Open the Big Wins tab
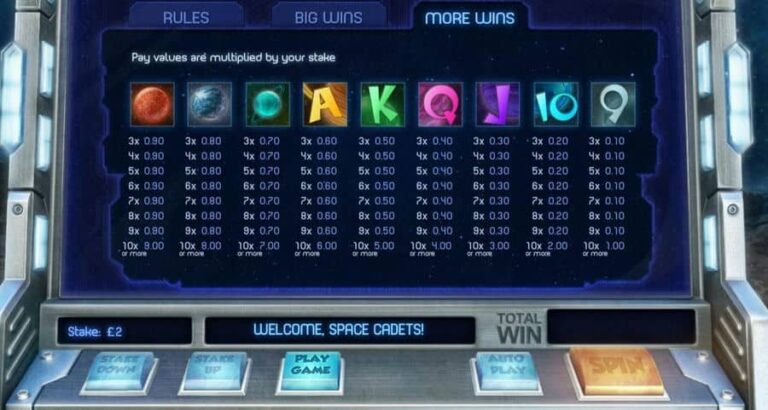Viewport: 768px width, 410px height. tap(328, 17)
